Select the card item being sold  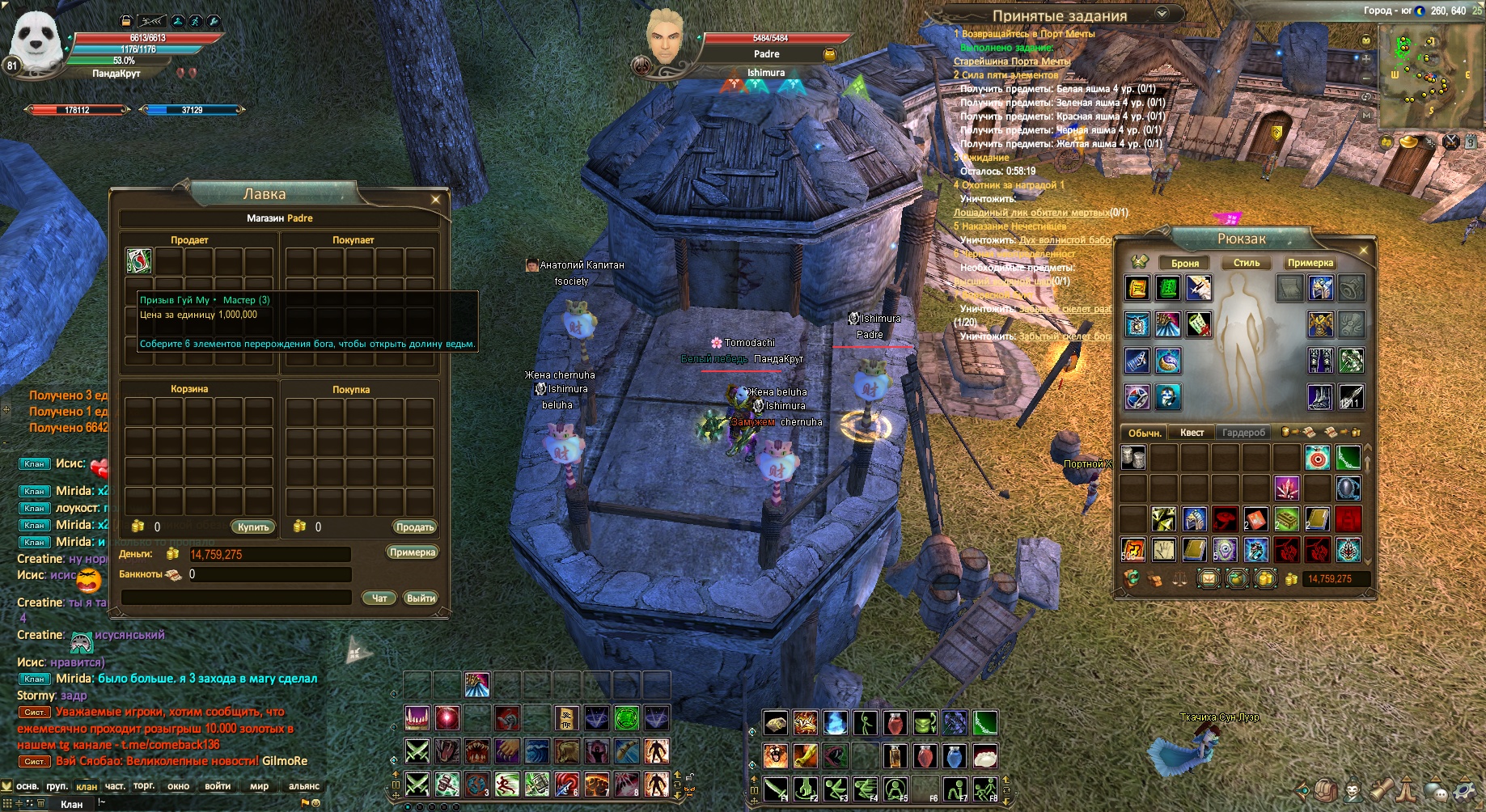(139, 260)
